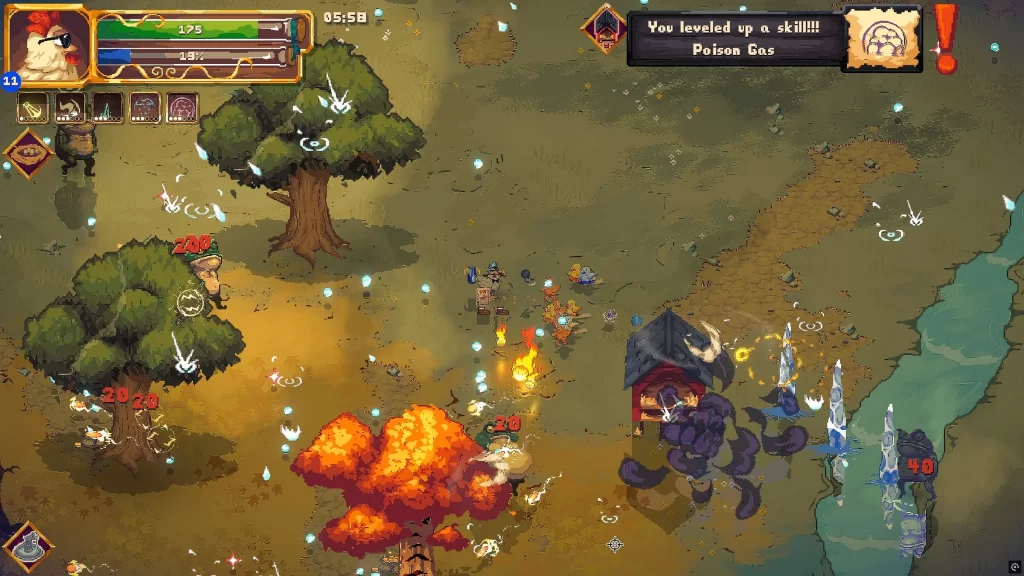This screenshot has height=576, width=1024.
Task: Open the Poison Gas level-up notification
Action: click(x=733, y=39)
